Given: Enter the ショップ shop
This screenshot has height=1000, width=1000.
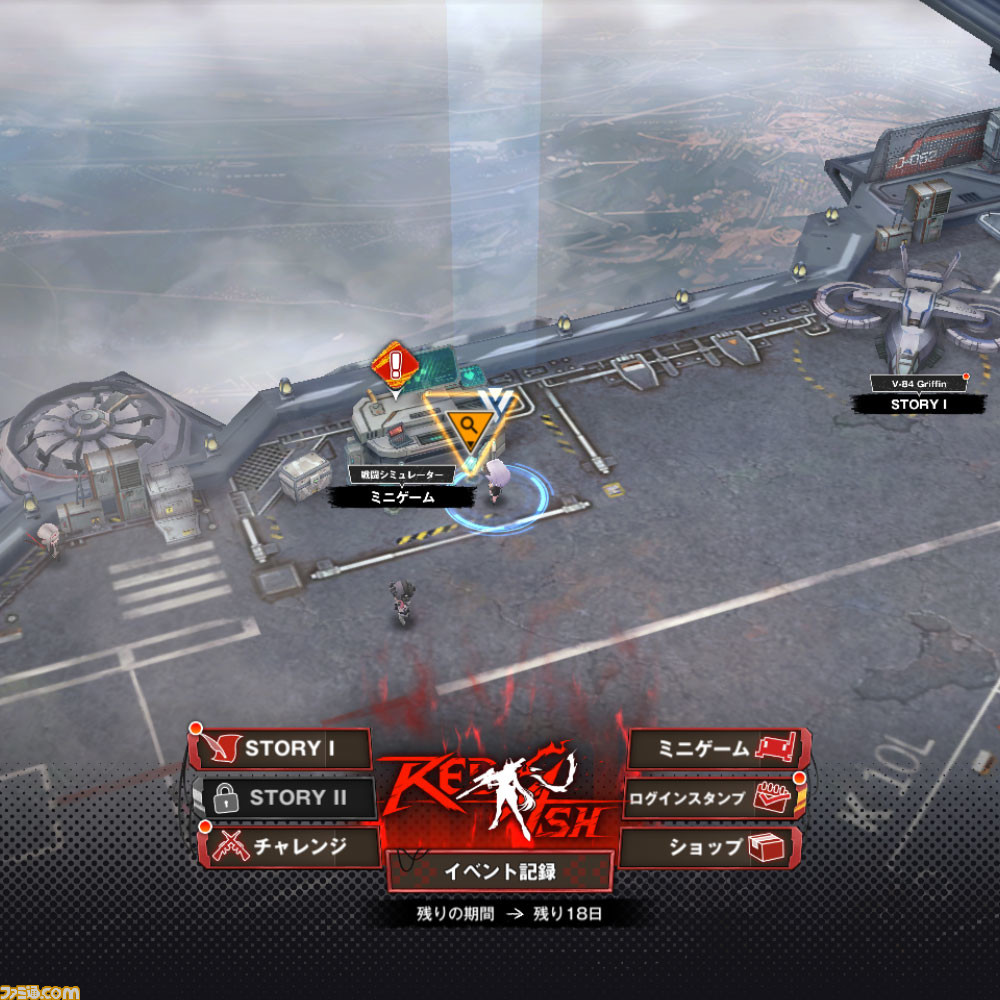Looking at the screenshot, I should (712, 848).
